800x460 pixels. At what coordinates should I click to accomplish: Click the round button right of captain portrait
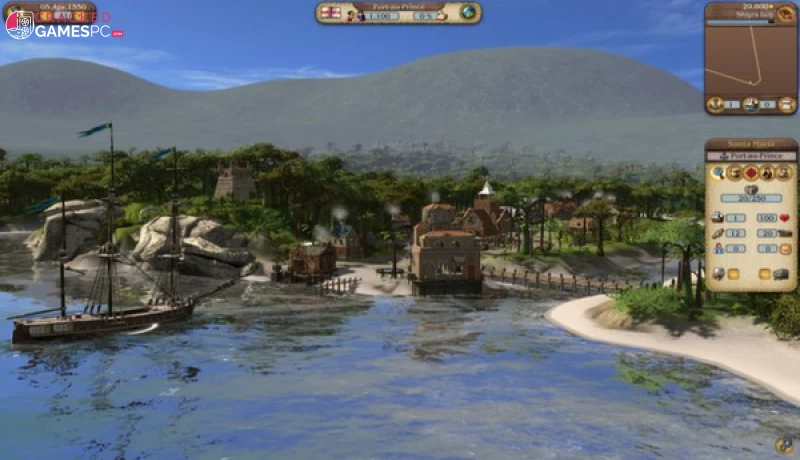tap(784, 173)
